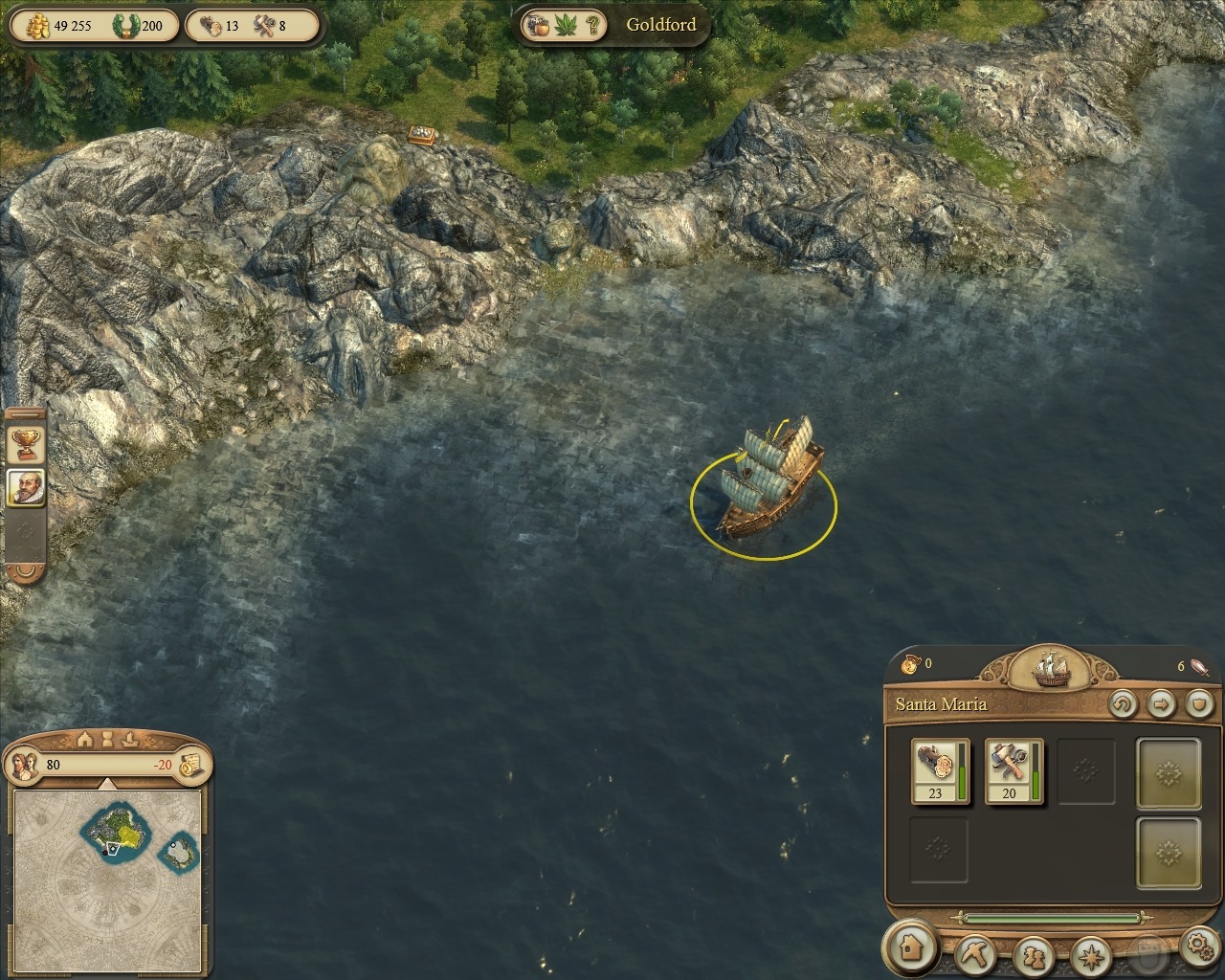Open the gear settings menu

coord(1200,947)
